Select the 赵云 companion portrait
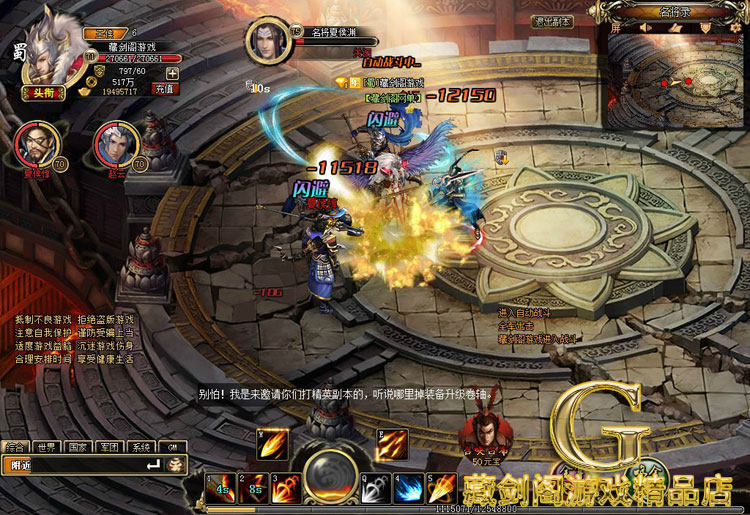This screenshot has width=750, height=515. pyautogui.click(x=114, y=143)
